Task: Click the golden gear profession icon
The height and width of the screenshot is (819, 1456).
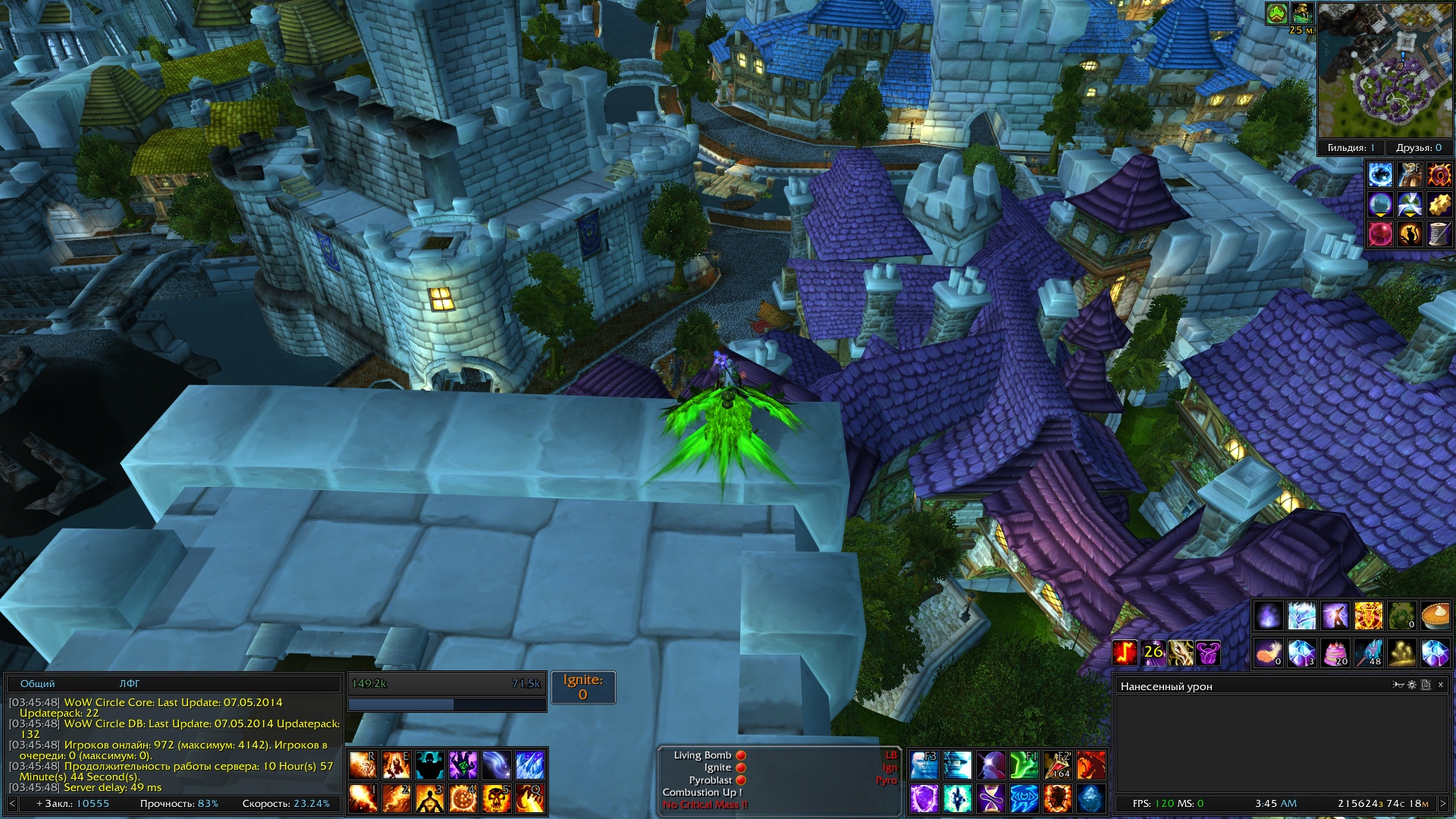Action: pos(1439,205)
